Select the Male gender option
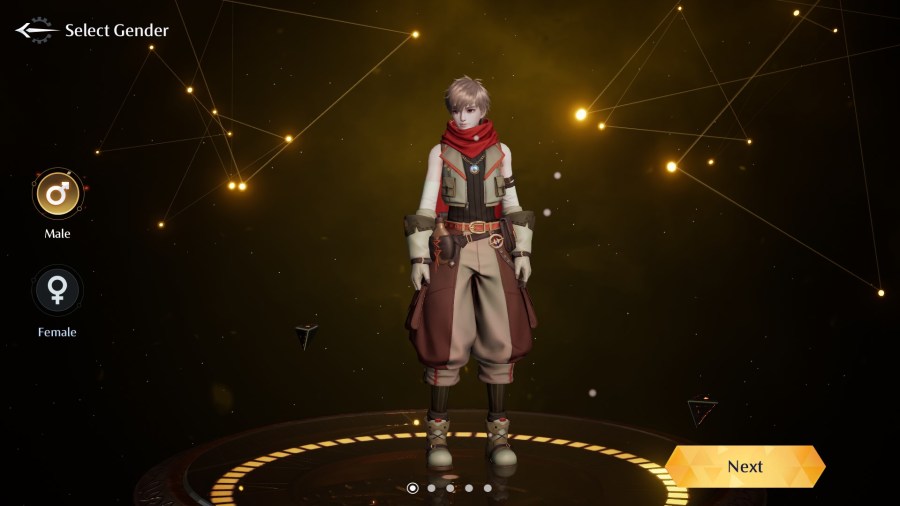Screen dimensions: 900x506 [x=58, y=194]
